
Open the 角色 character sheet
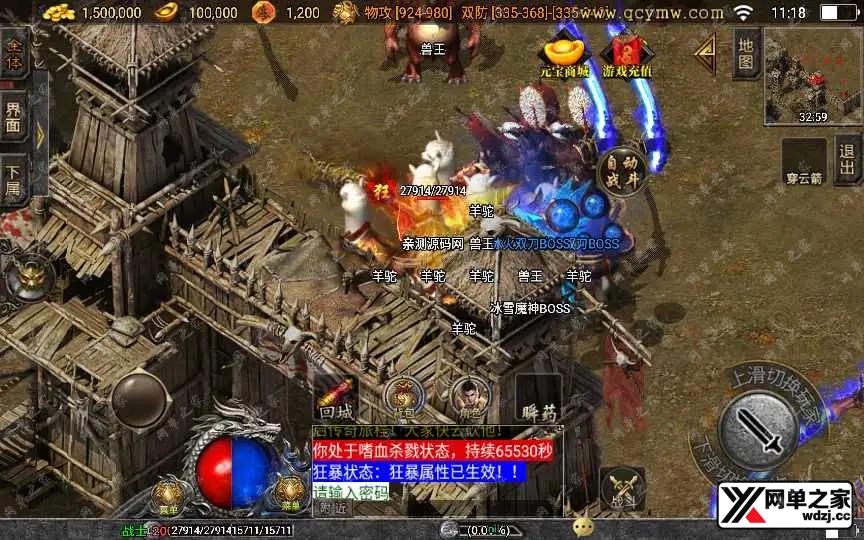coord(468,397)
